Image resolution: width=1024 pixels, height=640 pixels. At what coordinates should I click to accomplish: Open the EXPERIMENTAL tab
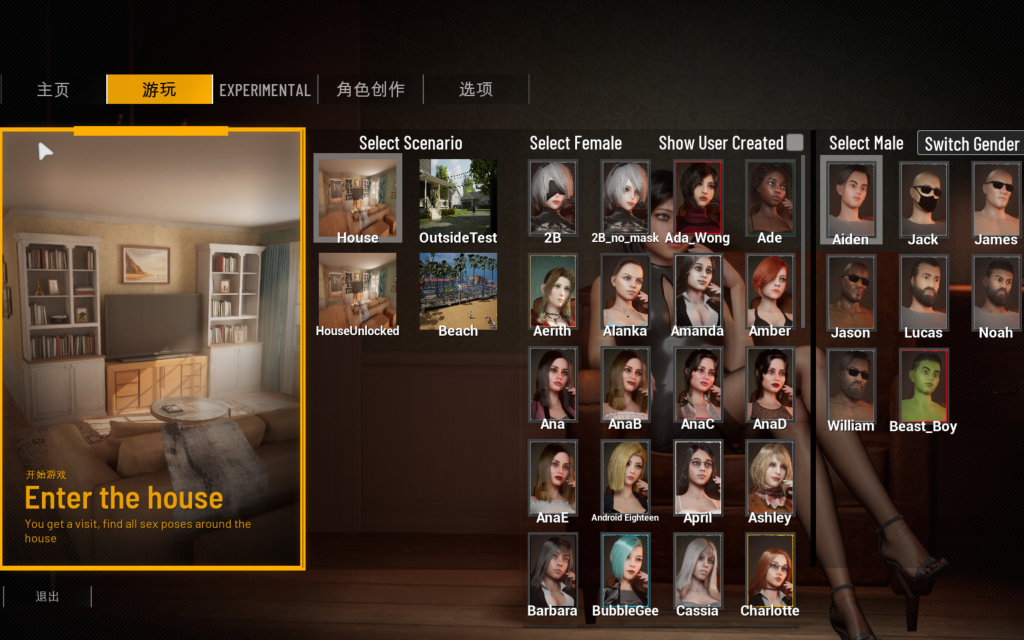tap(265, 90)
